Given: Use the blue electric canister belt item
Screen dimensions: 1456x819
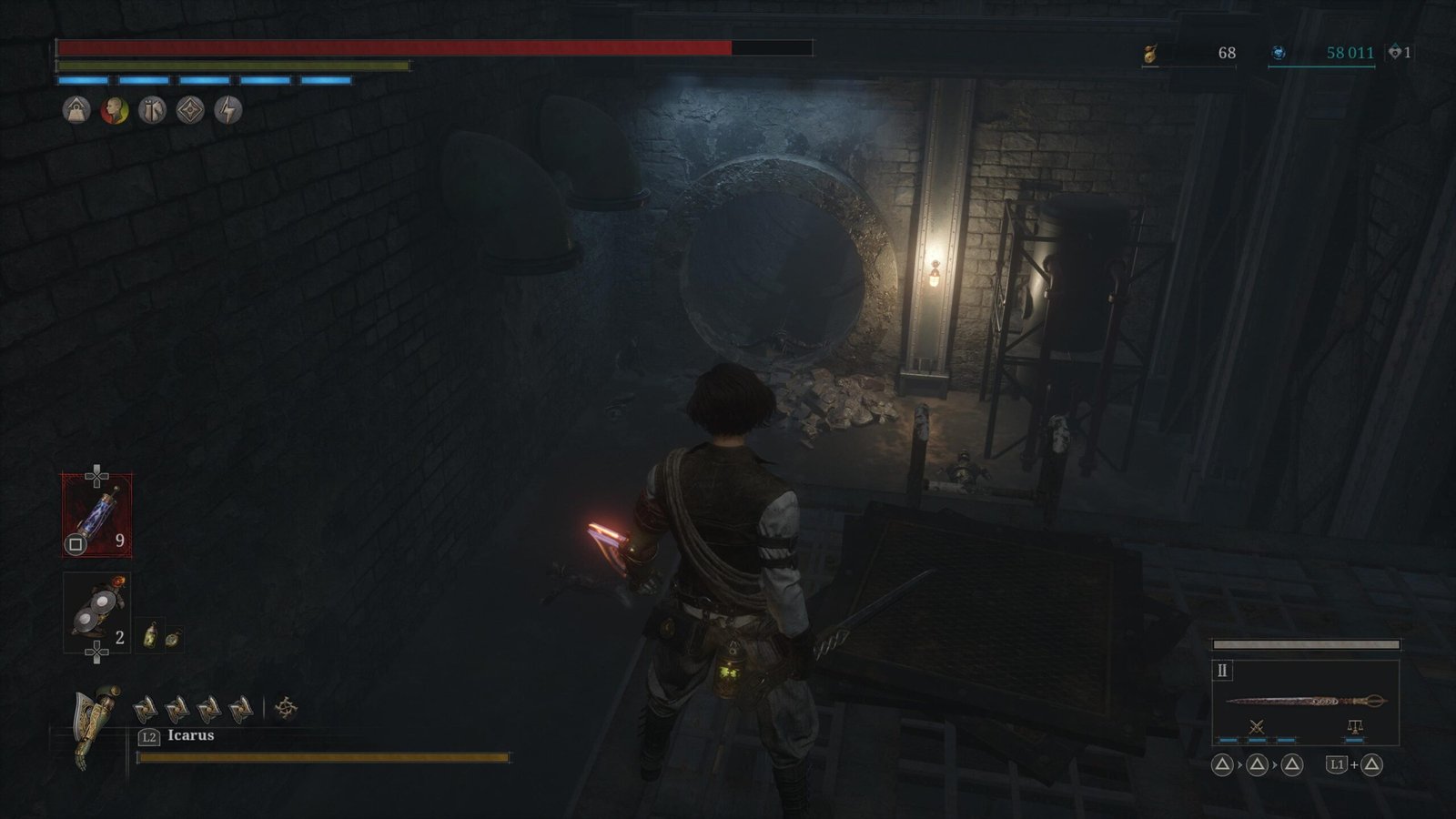Looking at the screenshot, I should tap(96, 515).
